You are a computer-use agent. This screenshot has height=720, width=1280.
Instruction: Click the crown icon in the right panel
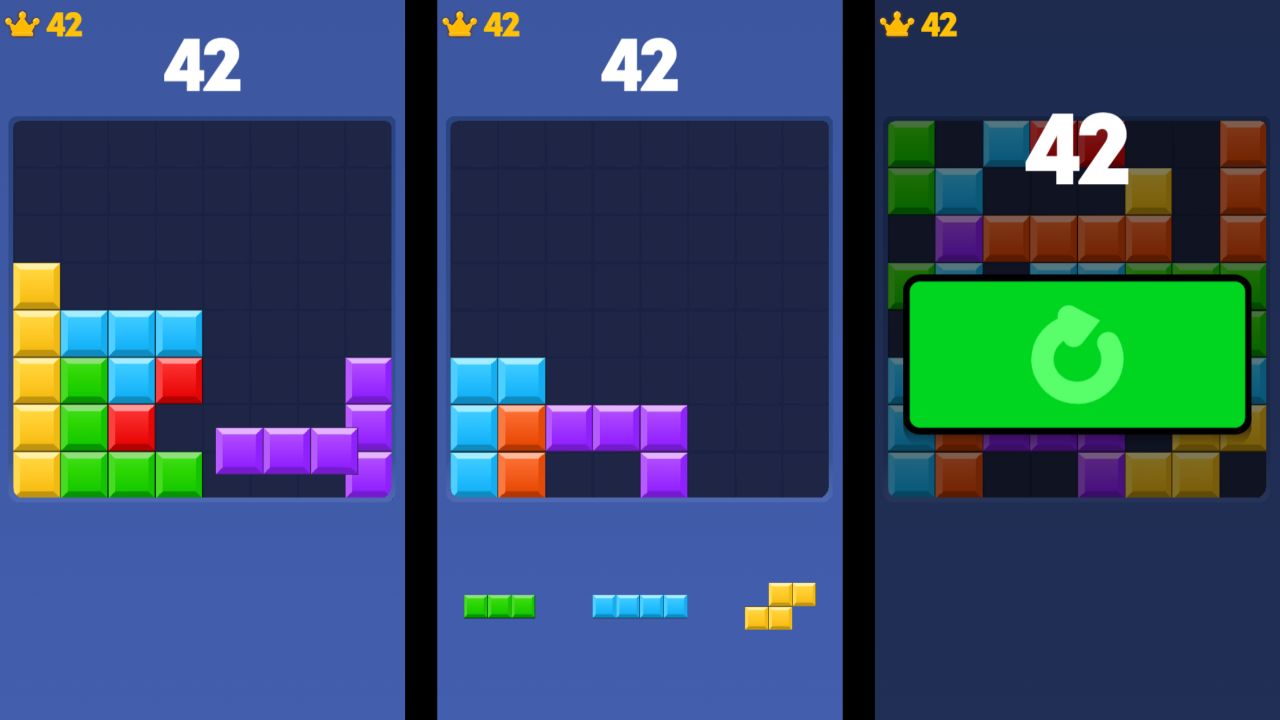(895, 23)
